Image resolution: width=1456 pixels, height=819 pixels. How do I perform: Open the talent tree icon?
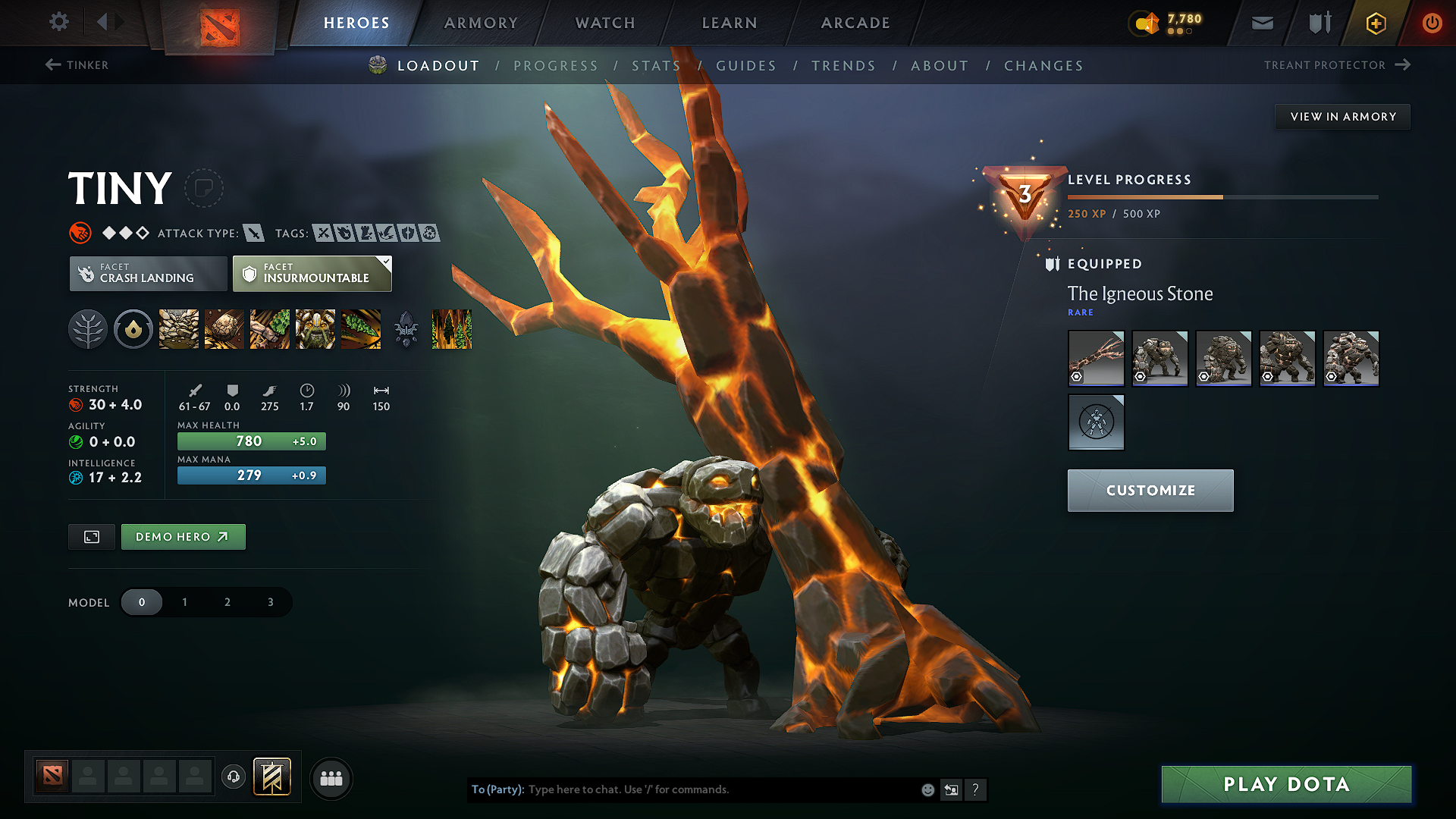coord(87,329)
